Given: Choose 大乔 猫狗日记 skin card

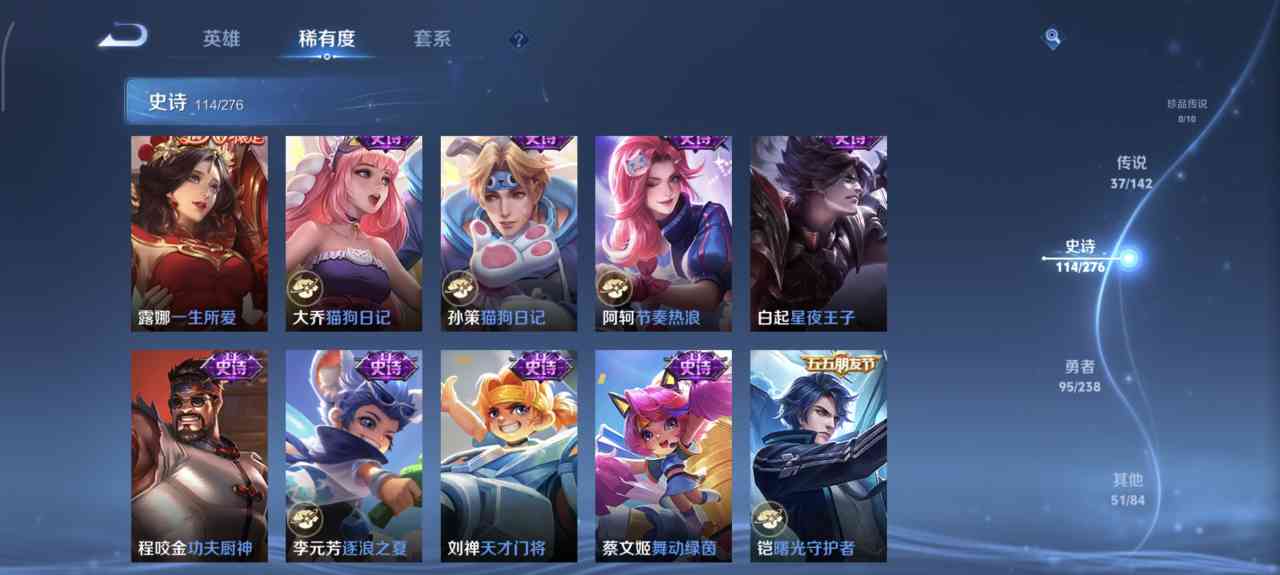Looking at the screenshot, I should click(x=353, y=233).
